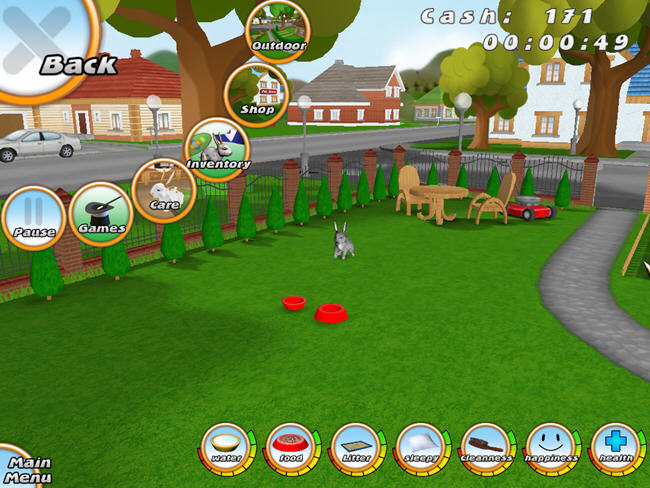This screenshot has width=650, height=488.
Task: Open the Outdoor menu bubble
Action: 277,30
